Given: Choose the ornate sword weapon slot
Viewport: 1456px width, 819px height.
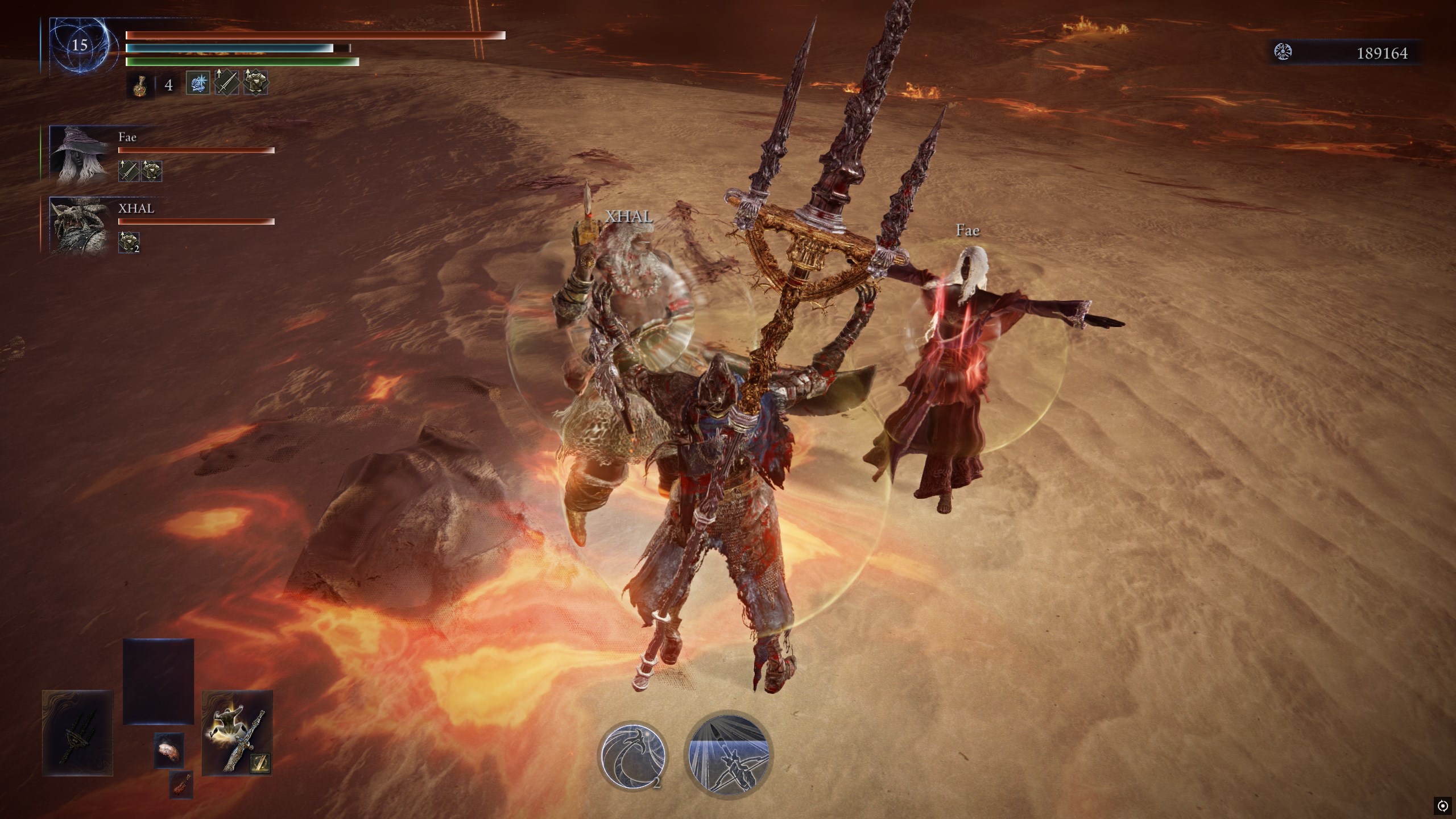Looking at the screenshot, I should pyautogui.click(x=237, y=733).
